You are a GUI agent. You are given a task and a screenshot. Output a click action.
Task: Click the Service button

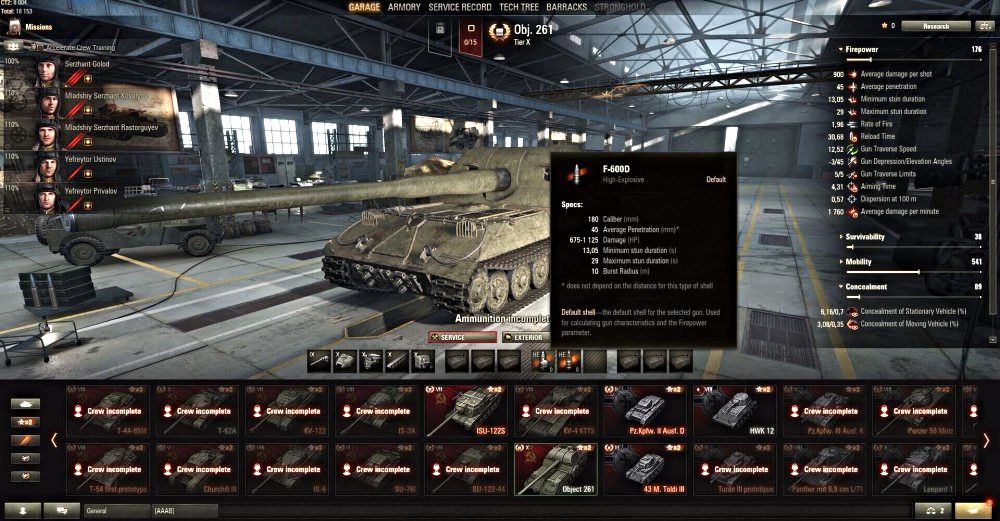click(462, 338)
